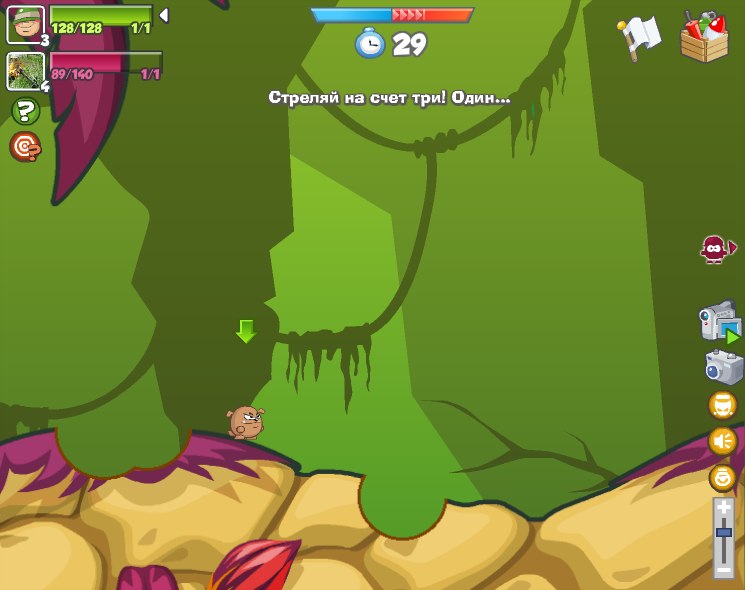Select the opponent's grass photo avatar

(25, 71)
